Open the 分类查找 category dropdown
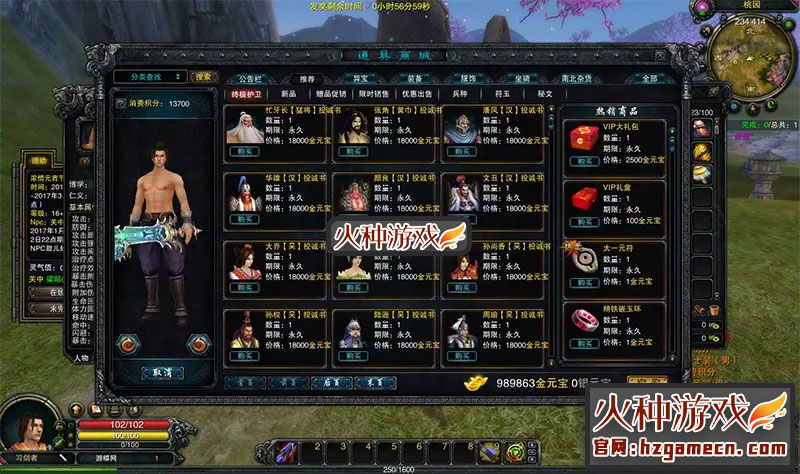 (x=150, y=76)
